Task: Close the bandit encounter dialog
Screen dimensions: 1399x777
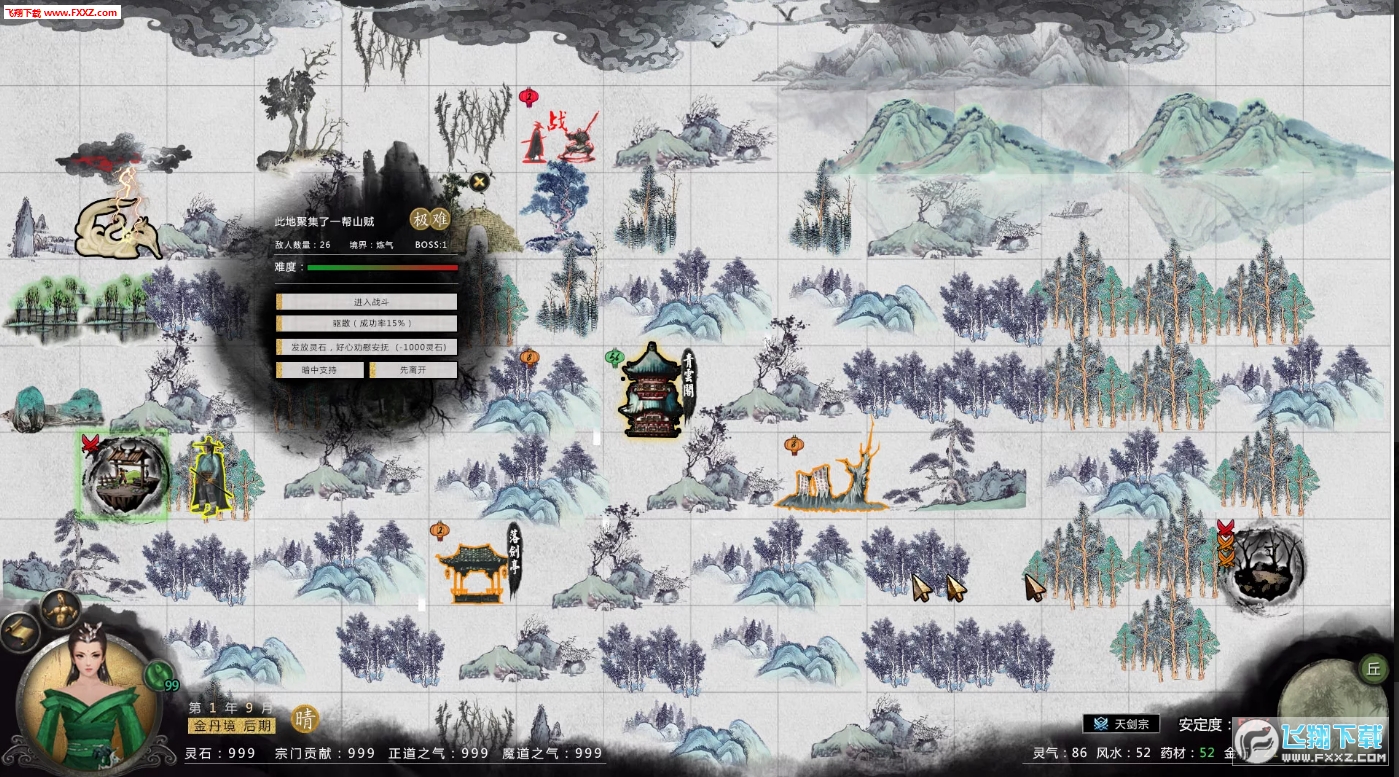Action: click(480, 181)
